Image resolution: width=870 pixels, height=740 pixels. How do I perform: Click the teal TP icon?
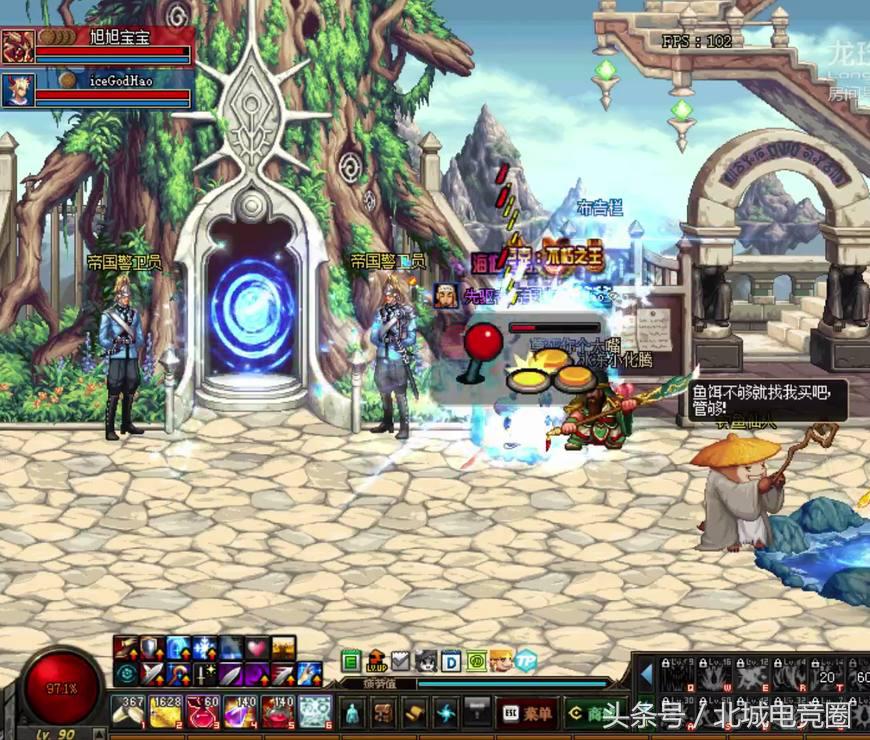click(x=526, y=661)
